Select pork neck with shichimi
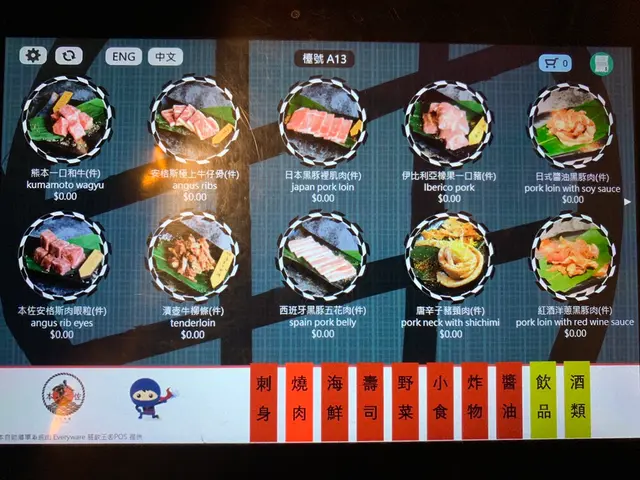This screenshot has height=480, width=640. tap(447, 257)
